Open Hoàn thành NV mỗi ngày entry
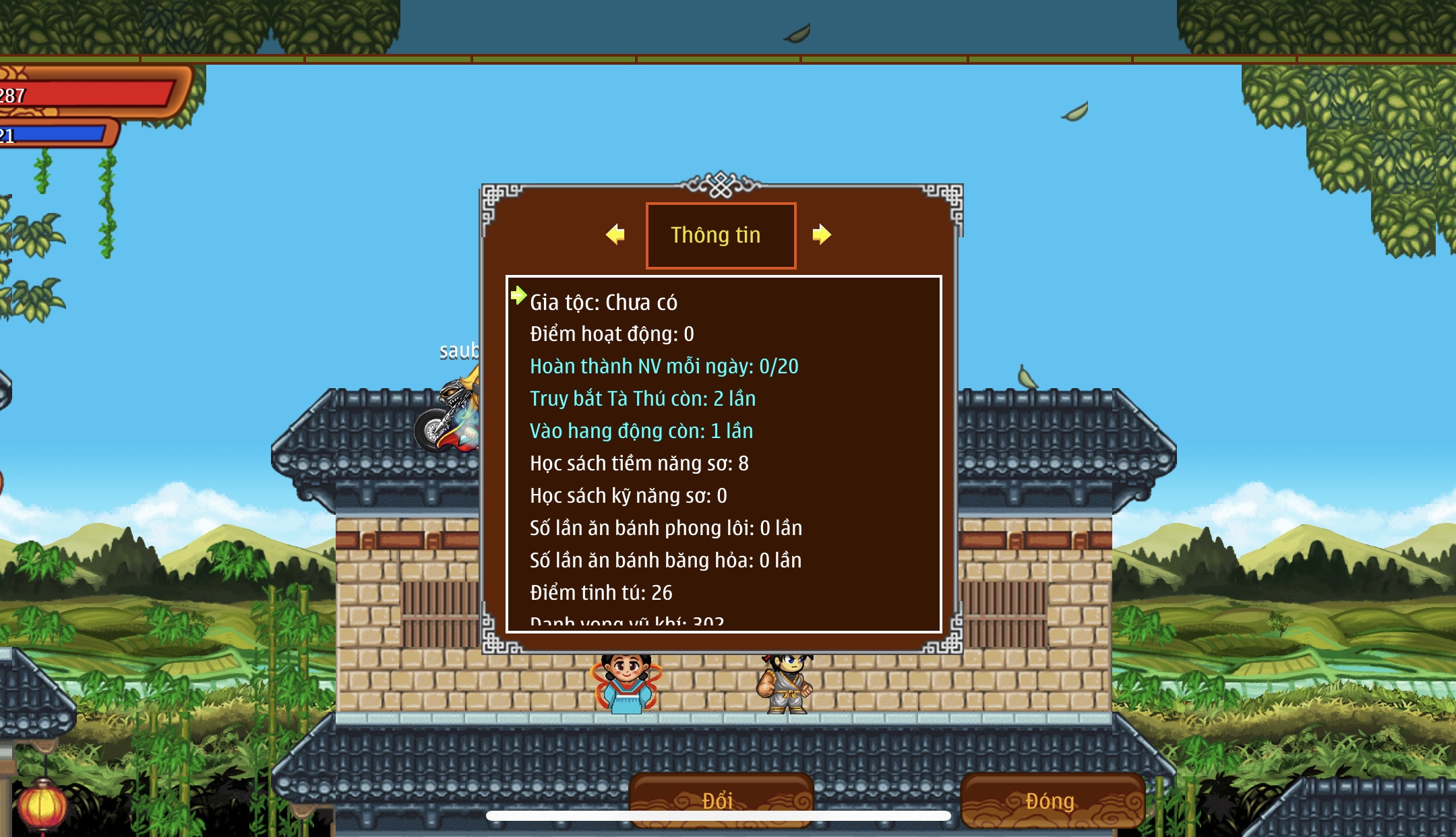The height and width of the screenshot is (837, 1456). [x=663, y=367]
